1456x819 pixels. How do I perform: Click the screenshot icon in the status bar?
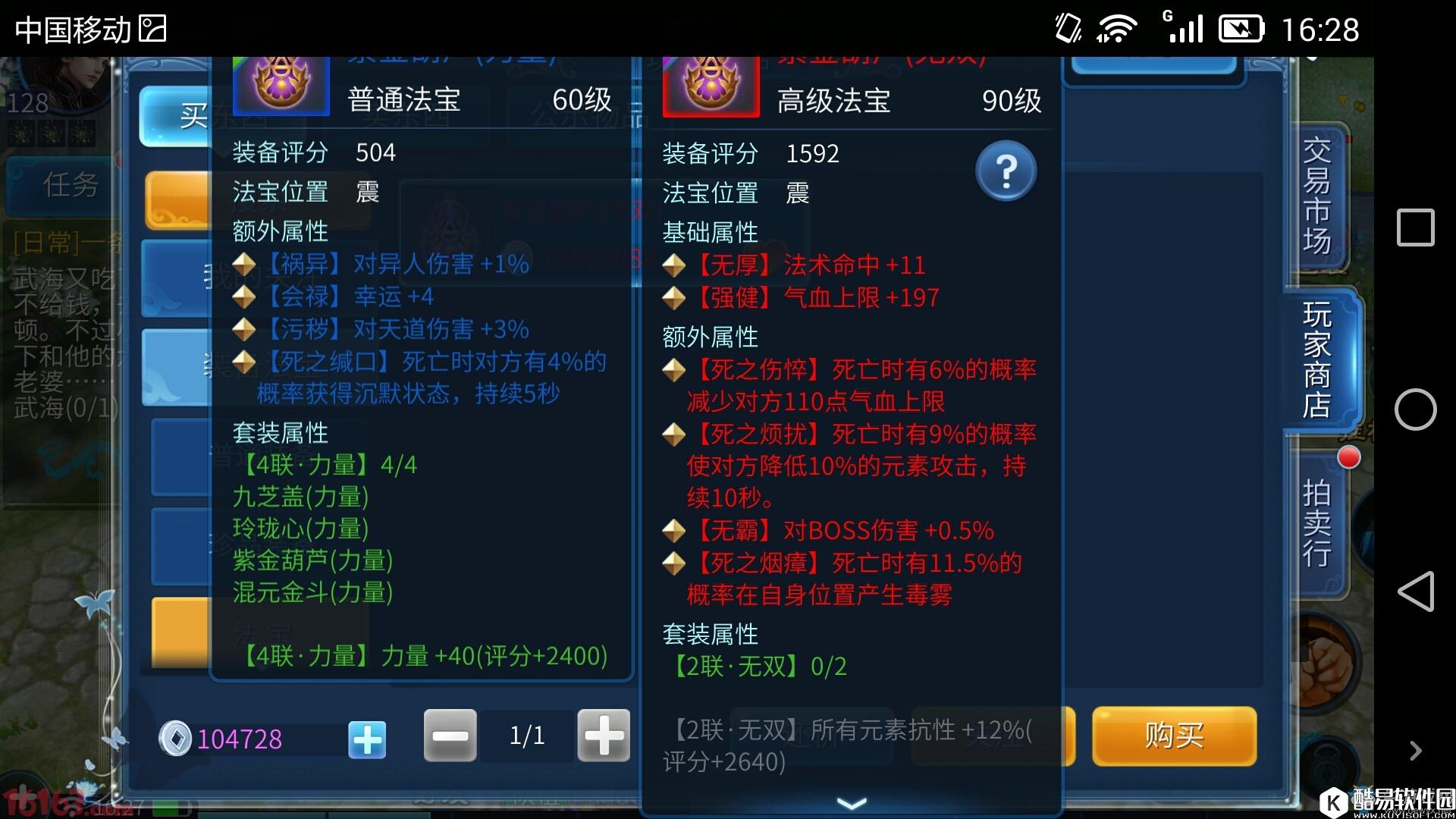click(151, 29)
